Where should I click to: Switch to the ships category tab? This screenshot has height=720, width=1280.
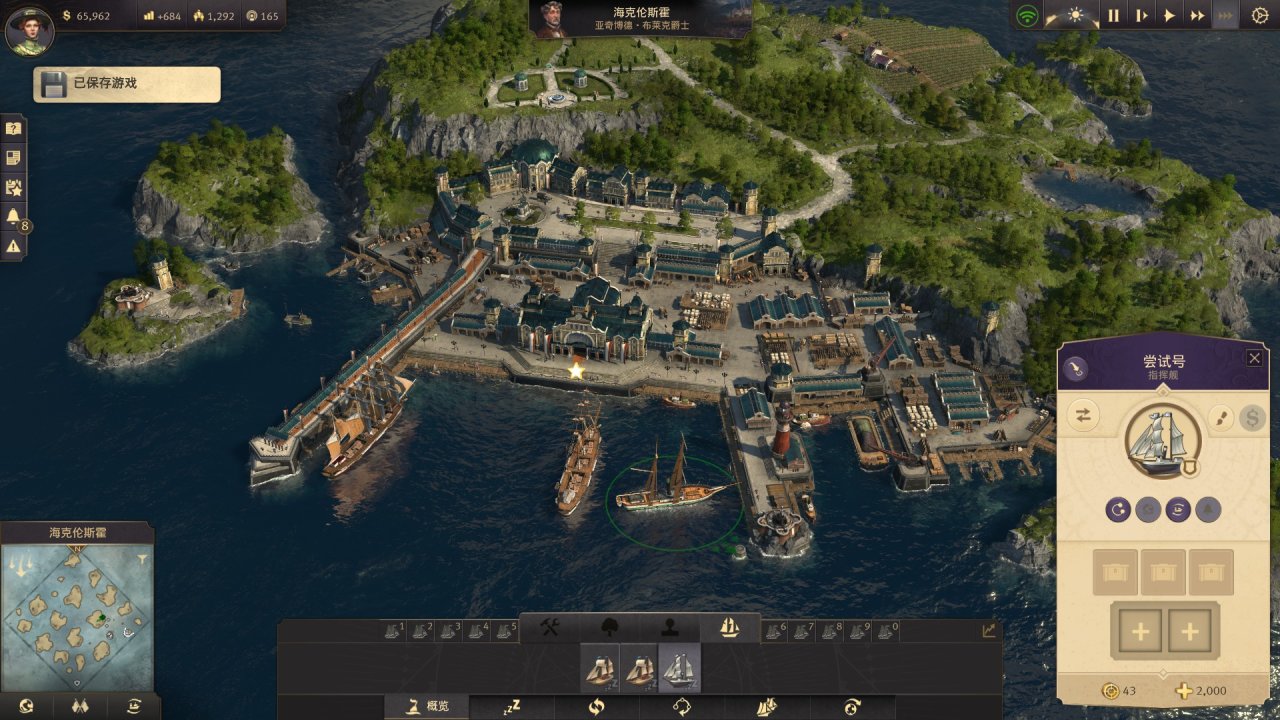click(x=729, y=627)
